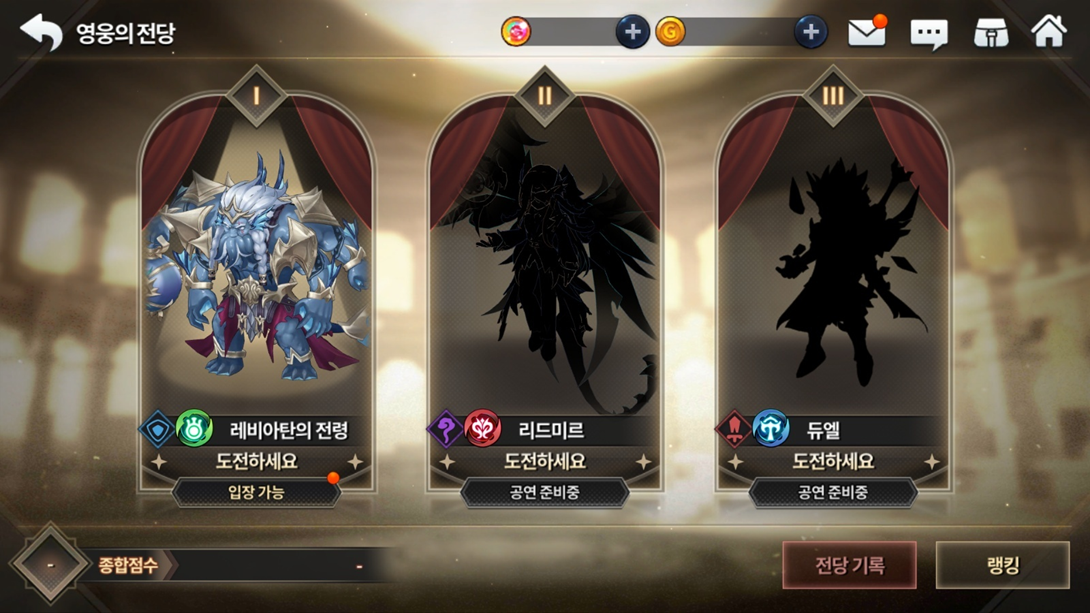
Task: Add more gems with the plus button
Action: (632, 32)
